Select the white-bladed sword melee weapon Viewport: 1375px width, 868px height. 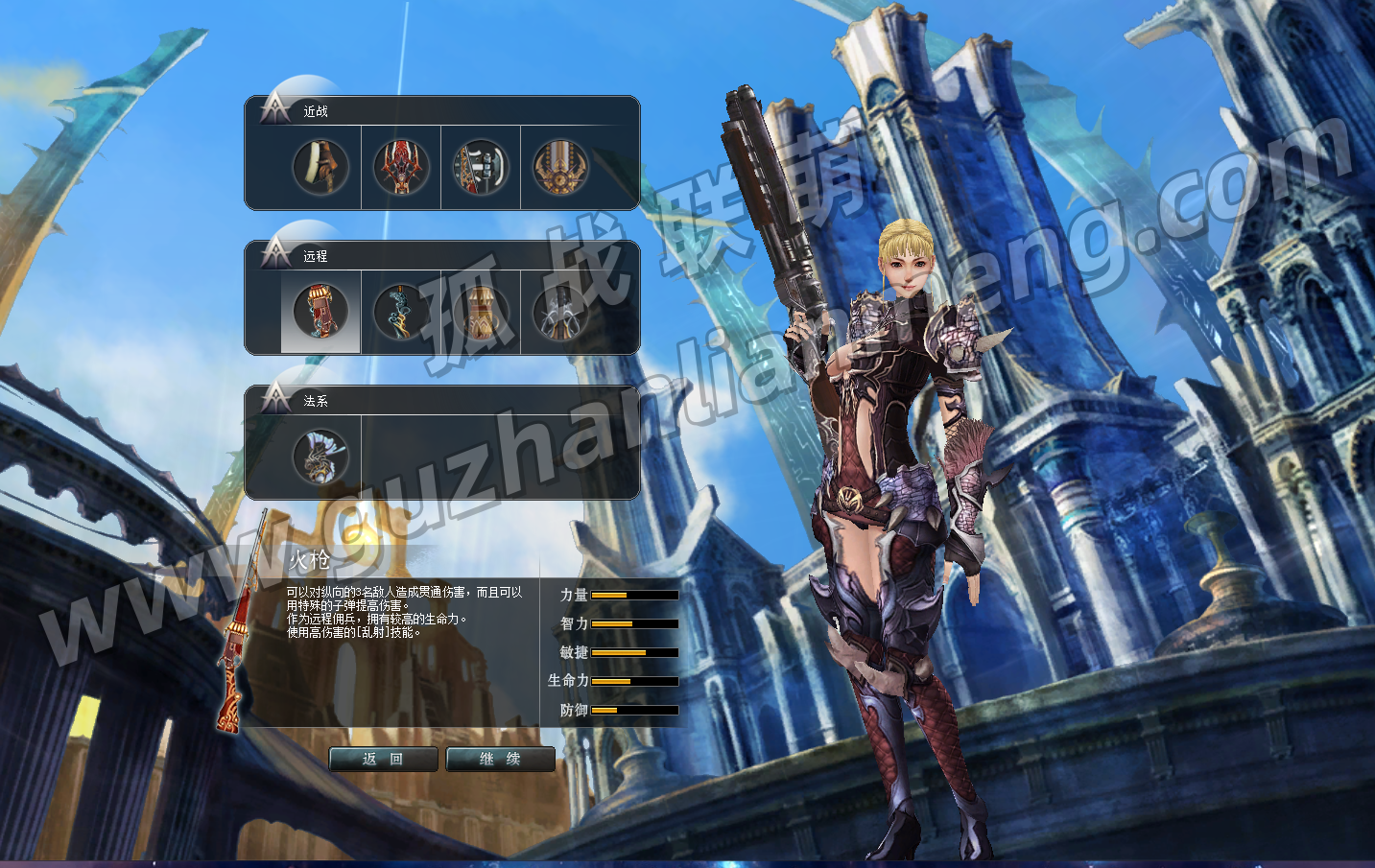click(x=320, y=167)
